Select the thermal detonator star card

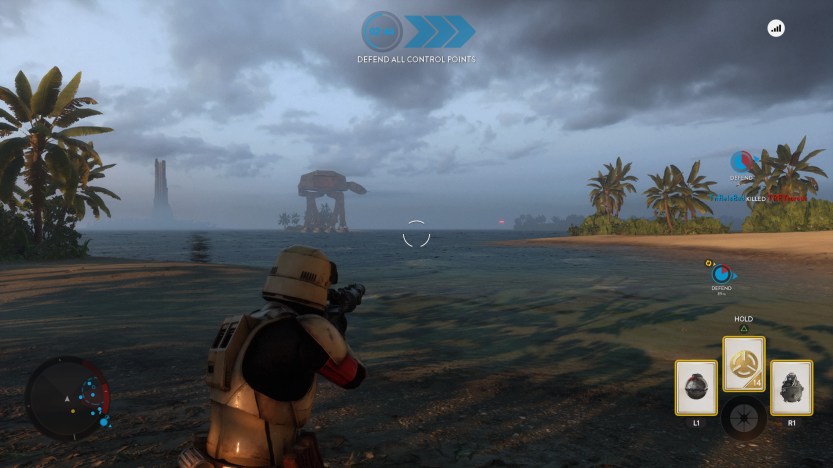(696, 388)
